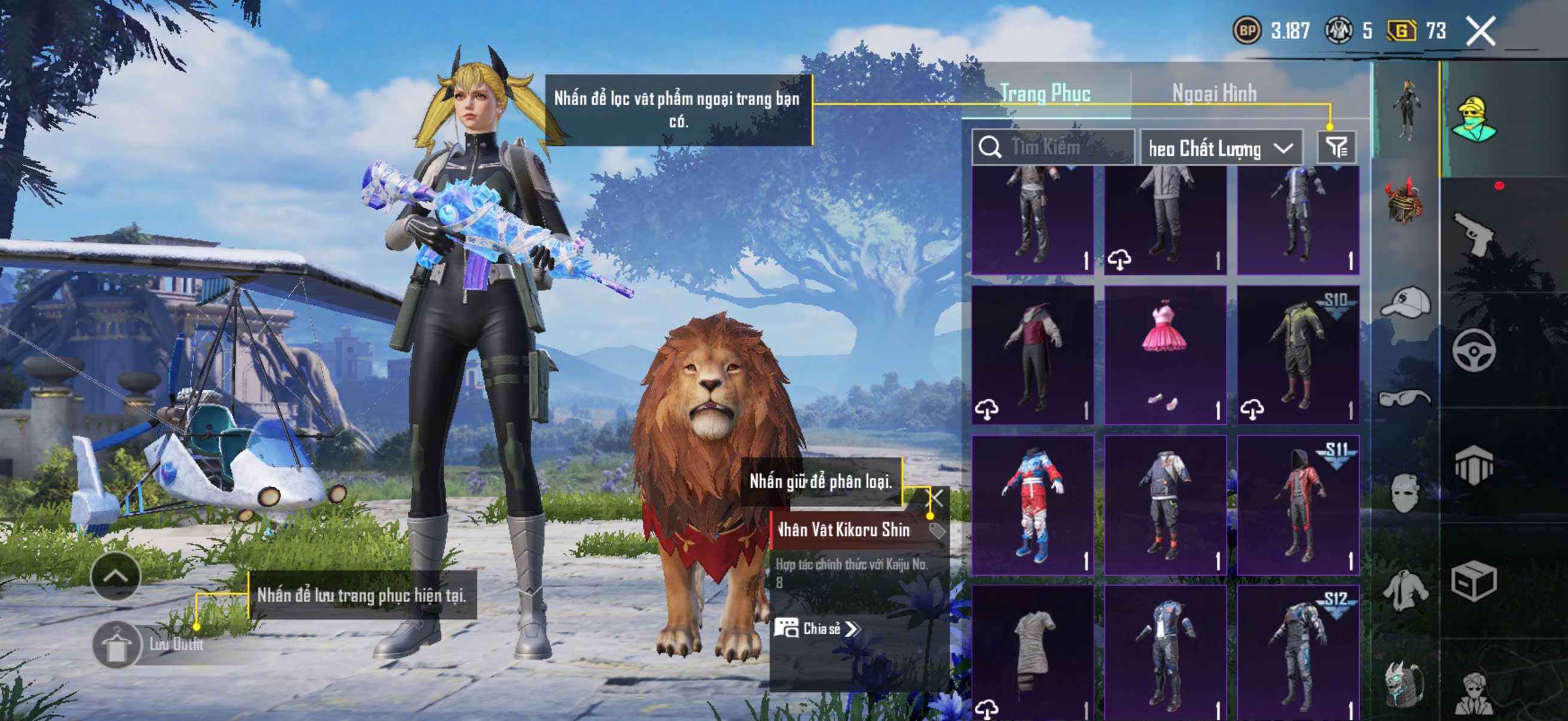Select the S11 red hooded outfit
Image resolution: width=1568 pixels, height=721 pixels.
1298,505
